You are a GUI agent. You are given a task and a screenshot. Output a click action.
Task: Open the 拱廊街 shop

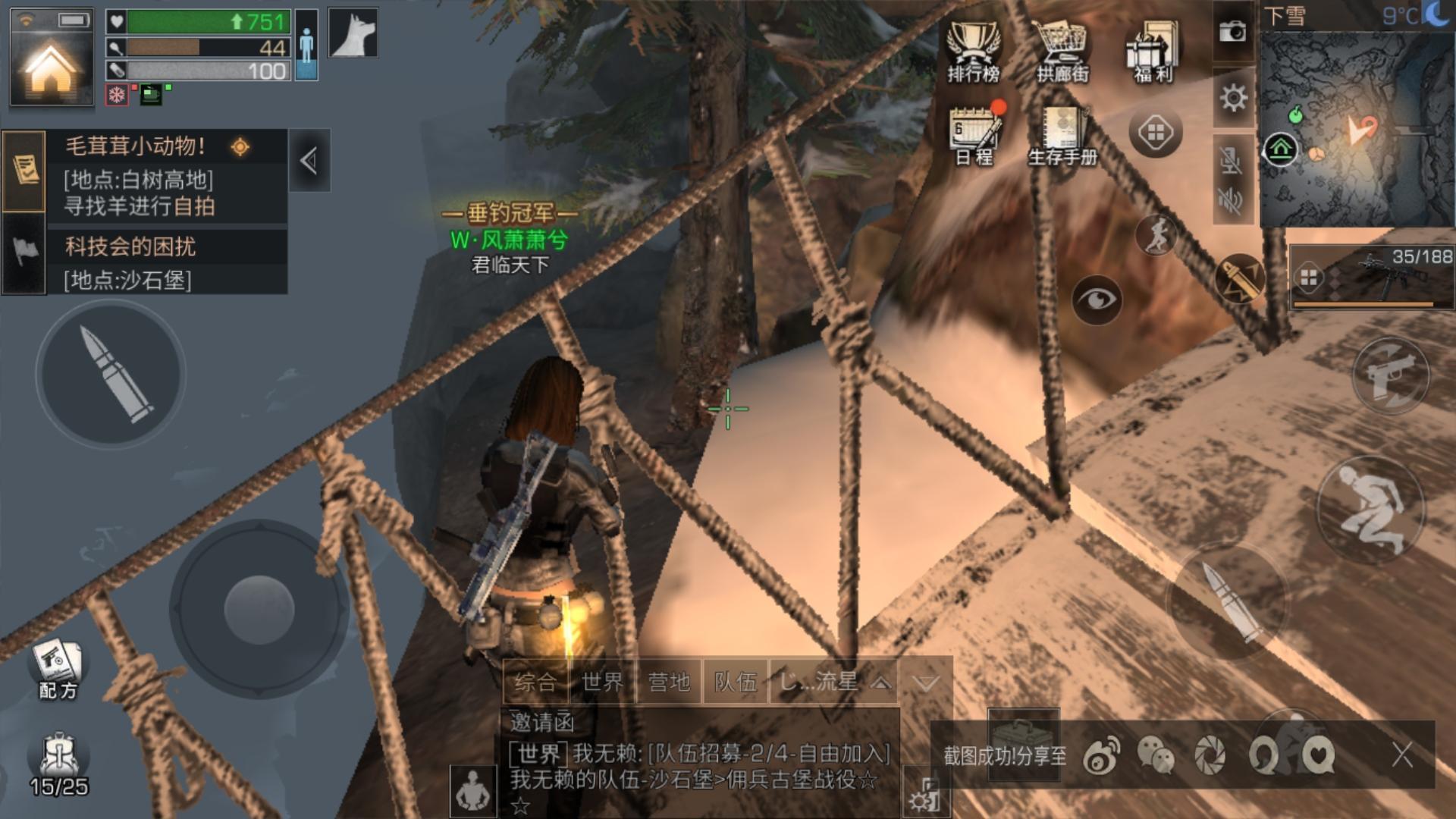click(x=1062, y=52)
